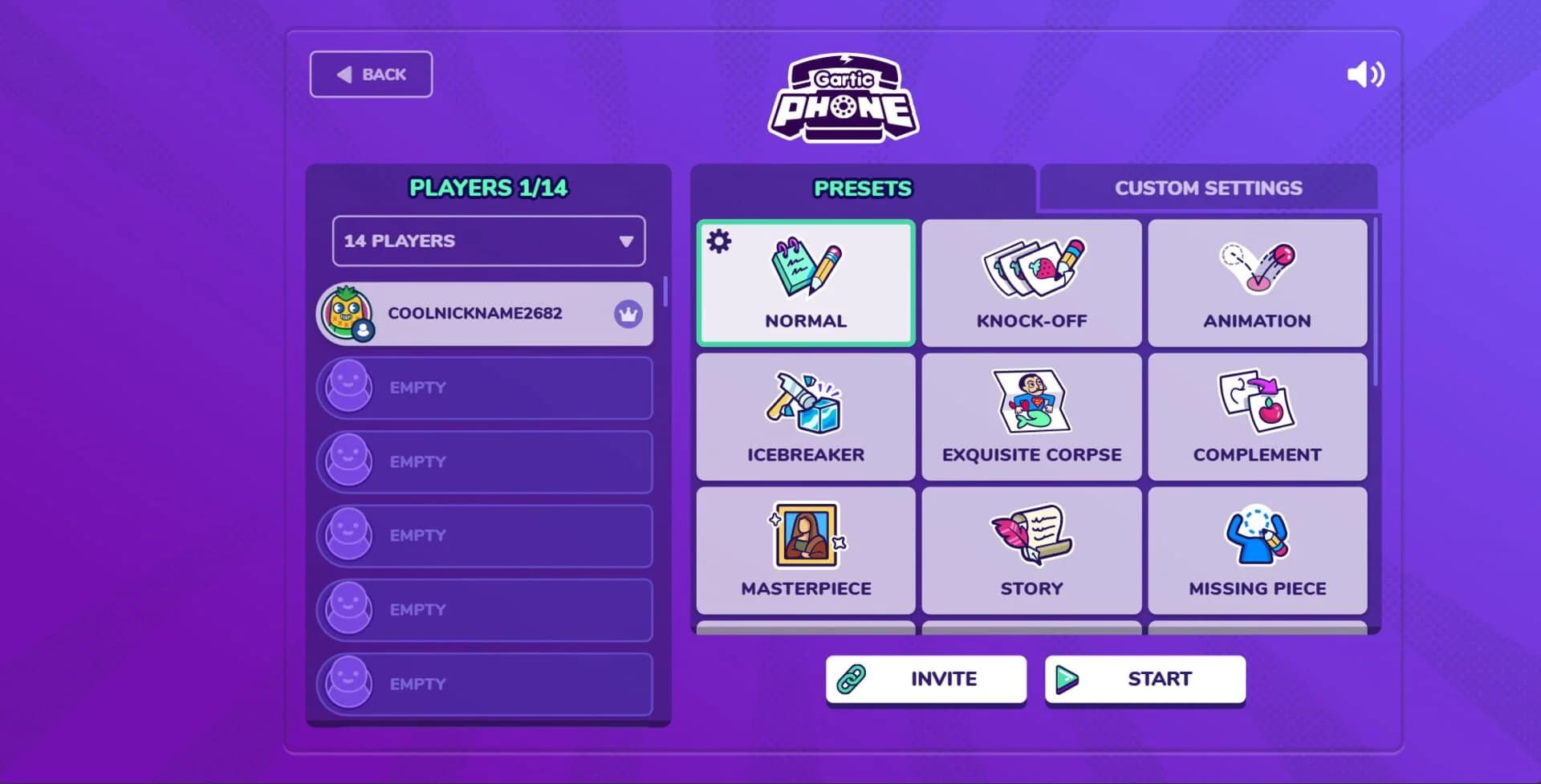Select the Knock-Off preset
Viewport: 1541px width, 784px height.
pyautogui.click(x=1031, y=284)
